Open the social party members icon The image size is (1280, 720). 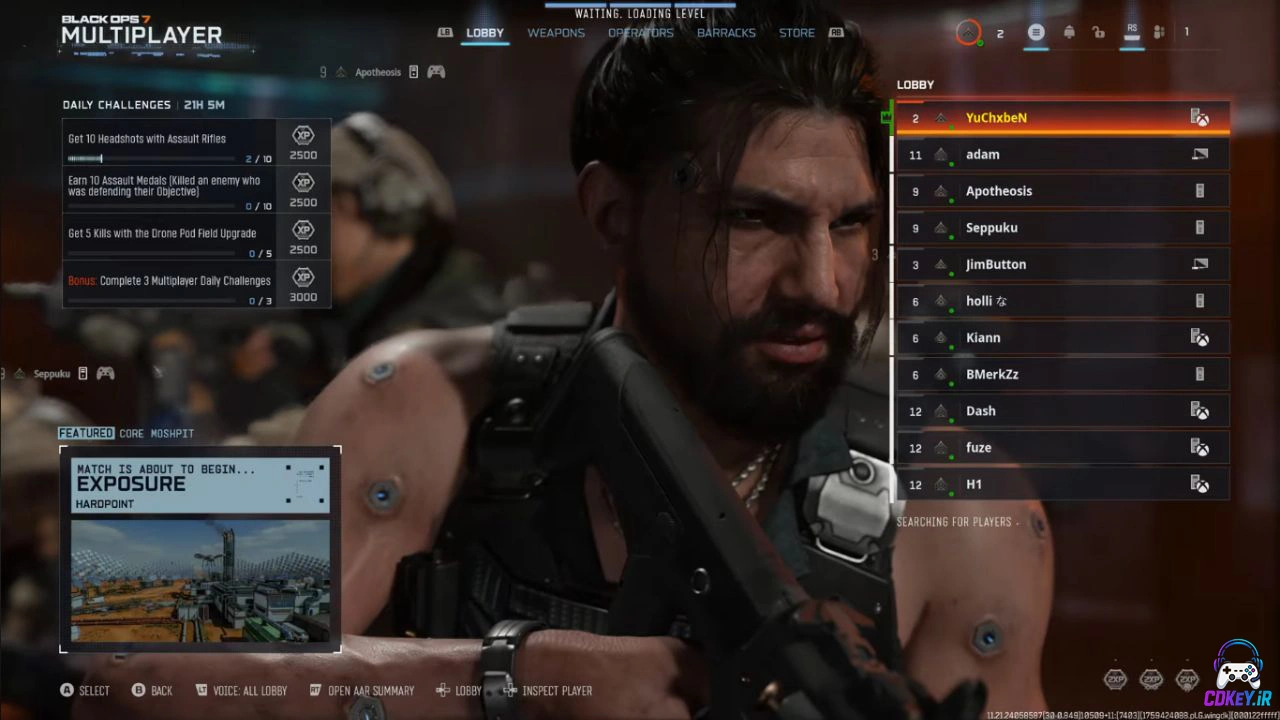click(1159, 33)
